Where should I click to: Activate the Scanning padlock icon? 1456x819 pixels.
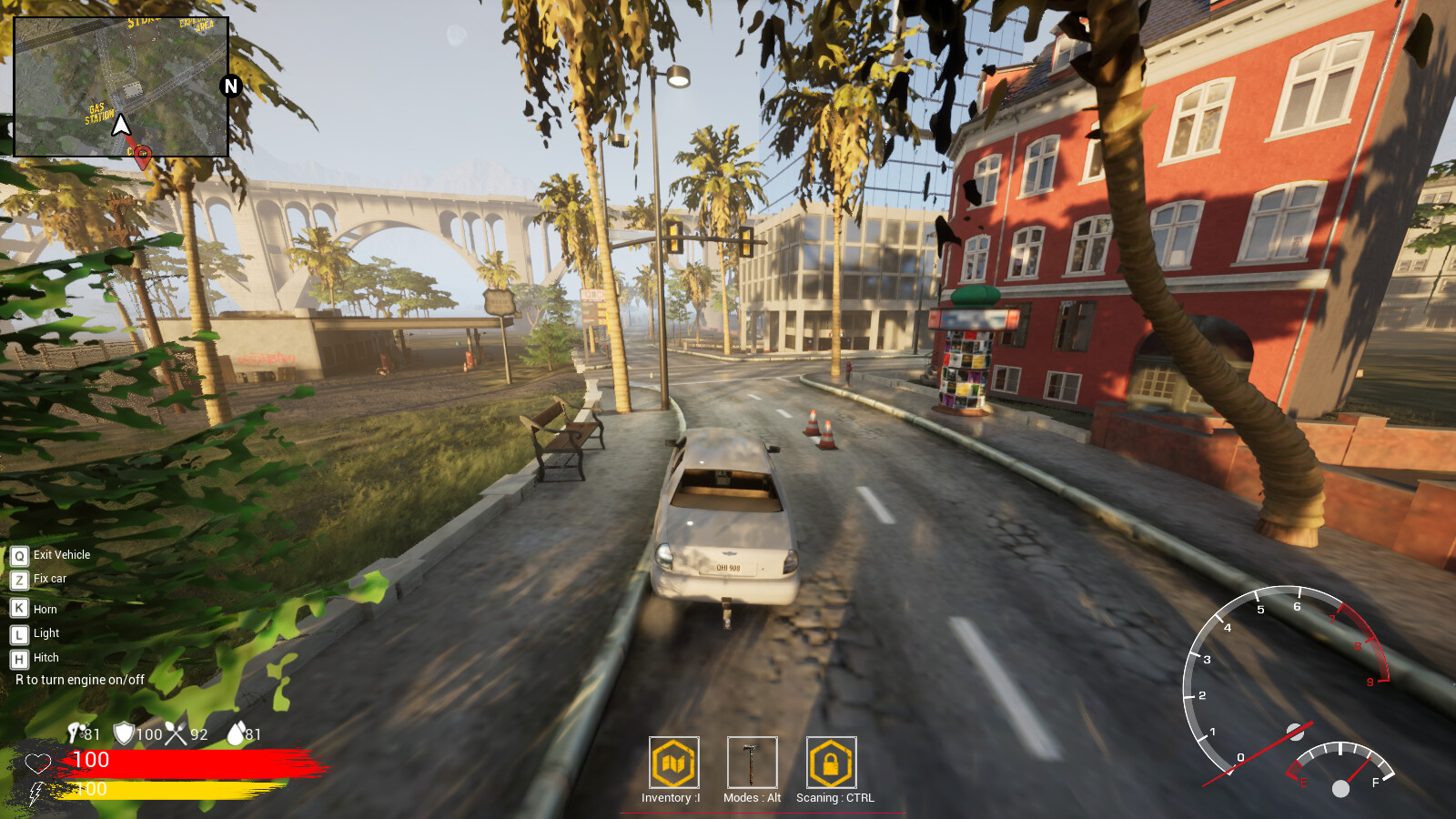pyautogui.click(x=829, y=763)
